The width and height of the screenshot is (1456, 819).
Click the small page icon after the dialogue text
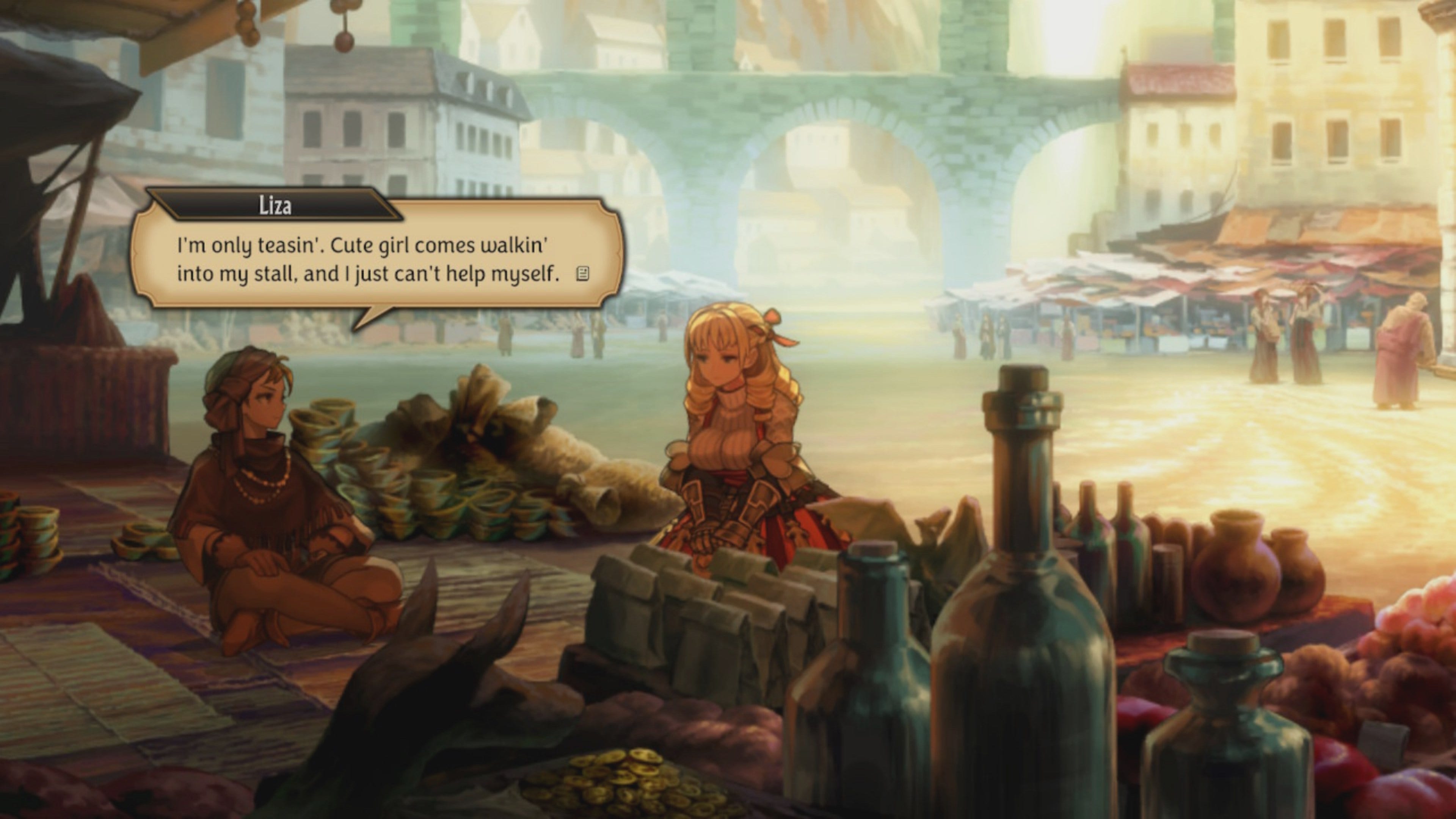pyautogui.click(x=582, y=274)
